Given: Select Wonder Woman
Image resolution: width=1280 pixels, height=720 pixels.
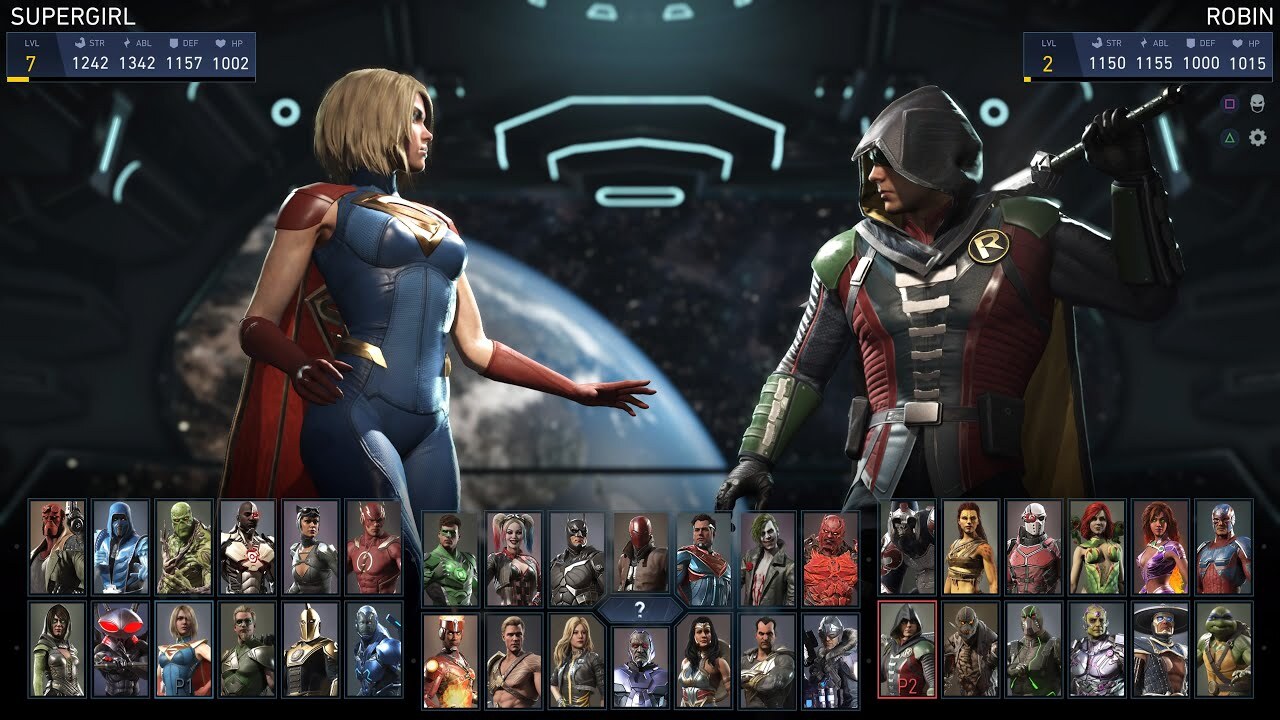Looking at the screenshot, I should (704, 661).
